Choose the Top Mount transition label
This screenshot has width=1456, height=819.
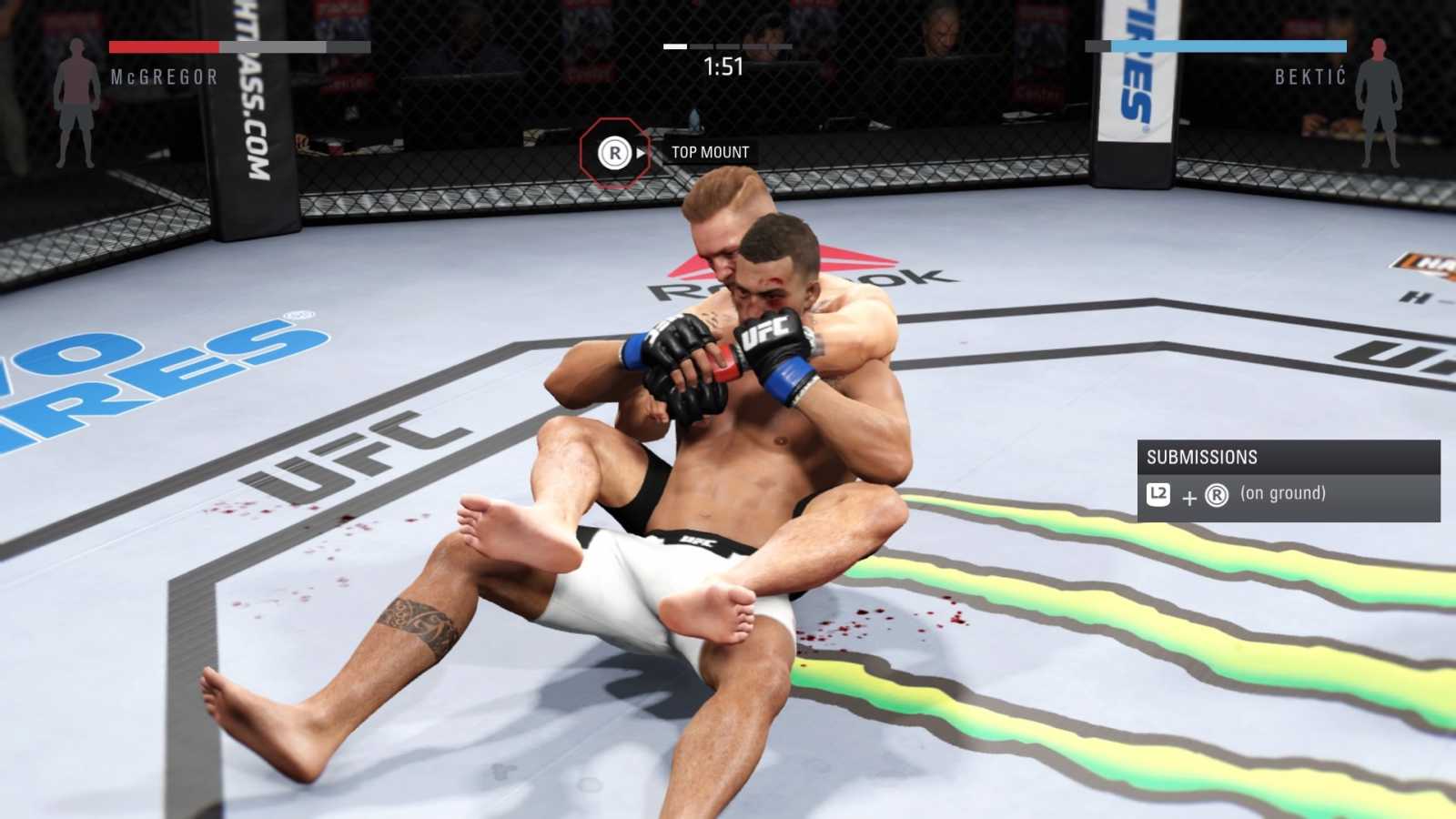click(710, 153)
